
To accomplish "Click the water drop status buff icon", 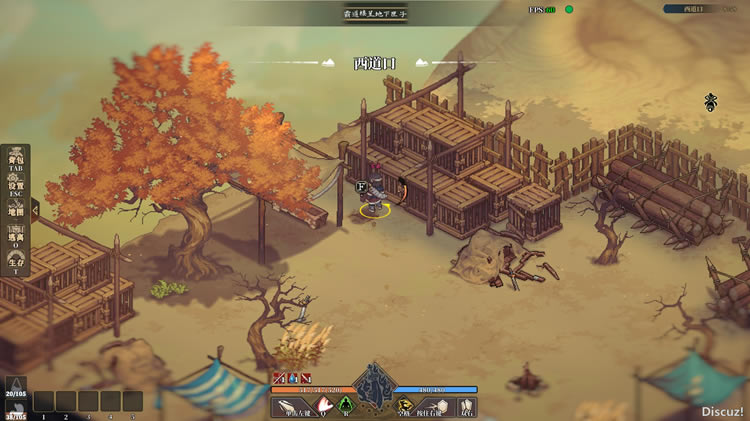I will tap(293, 378).
